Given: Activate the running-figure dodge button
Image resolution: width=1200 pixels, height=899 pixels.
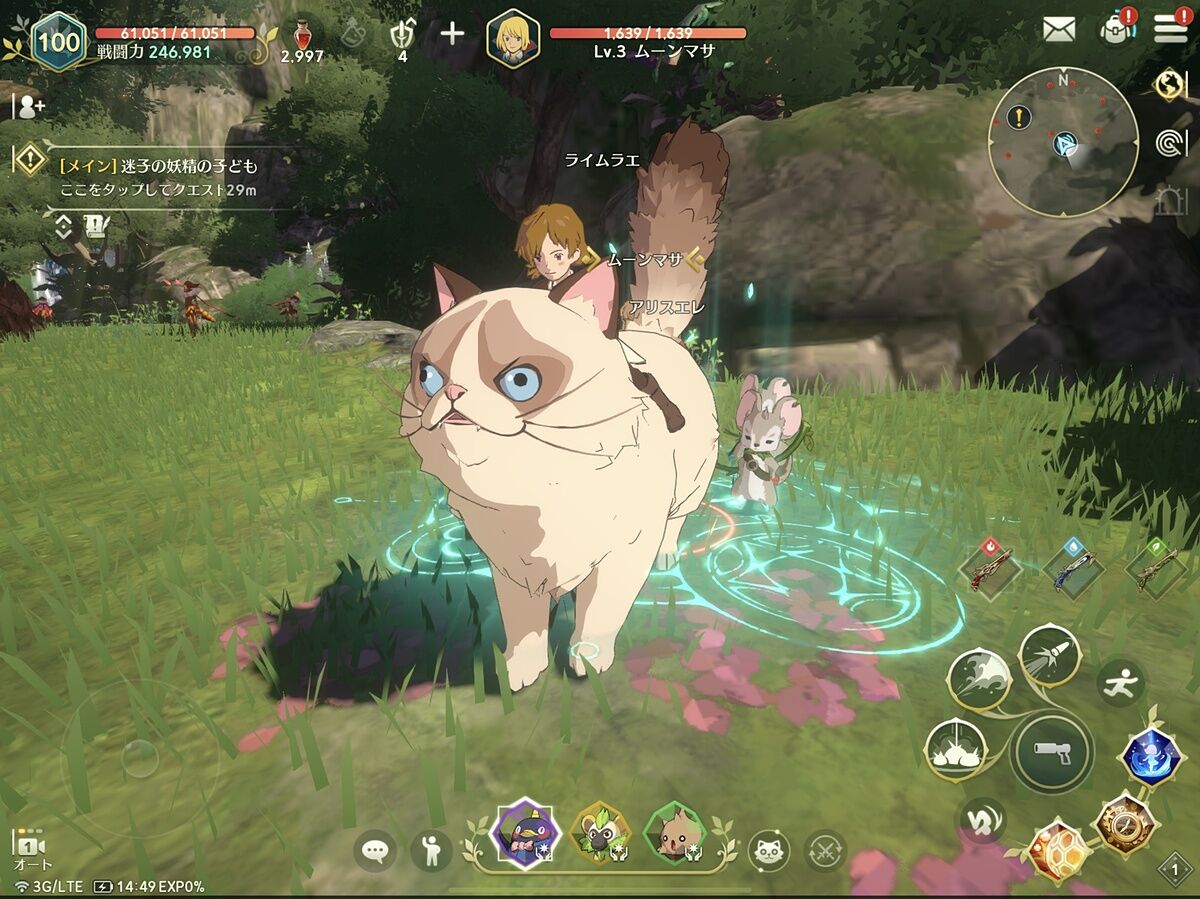Looking at the screenshot, I should coord(1120,684).
